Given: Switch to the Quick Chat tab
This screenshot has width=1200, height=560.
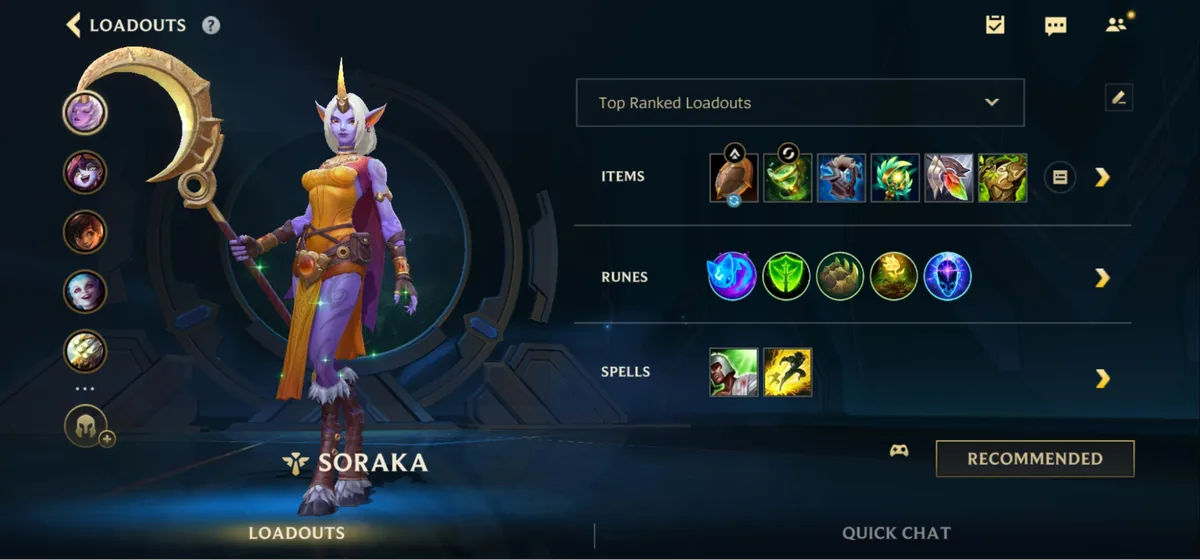Looking at the screenshot, I should 896,533.
